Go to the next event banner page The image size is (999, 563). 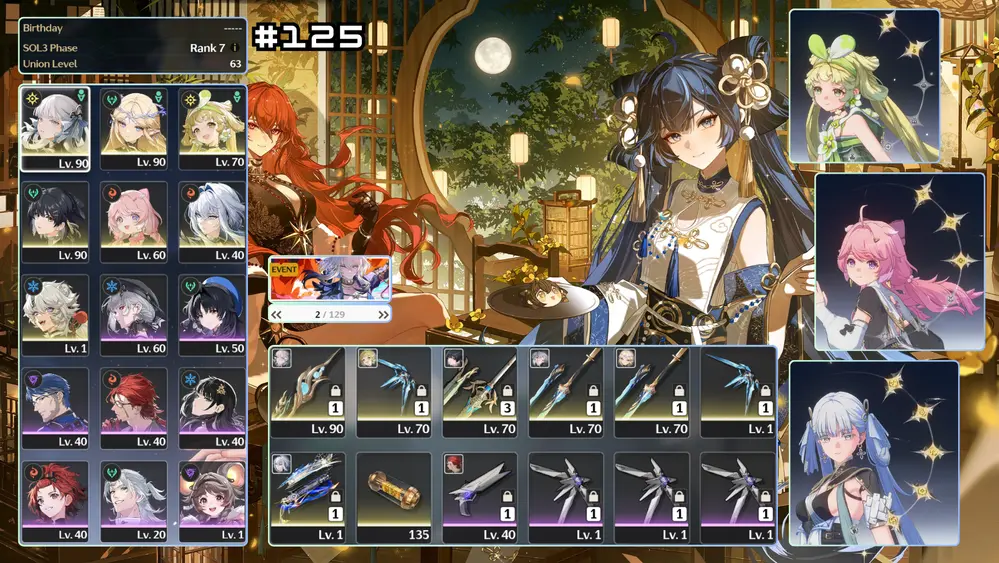(383, 314)
